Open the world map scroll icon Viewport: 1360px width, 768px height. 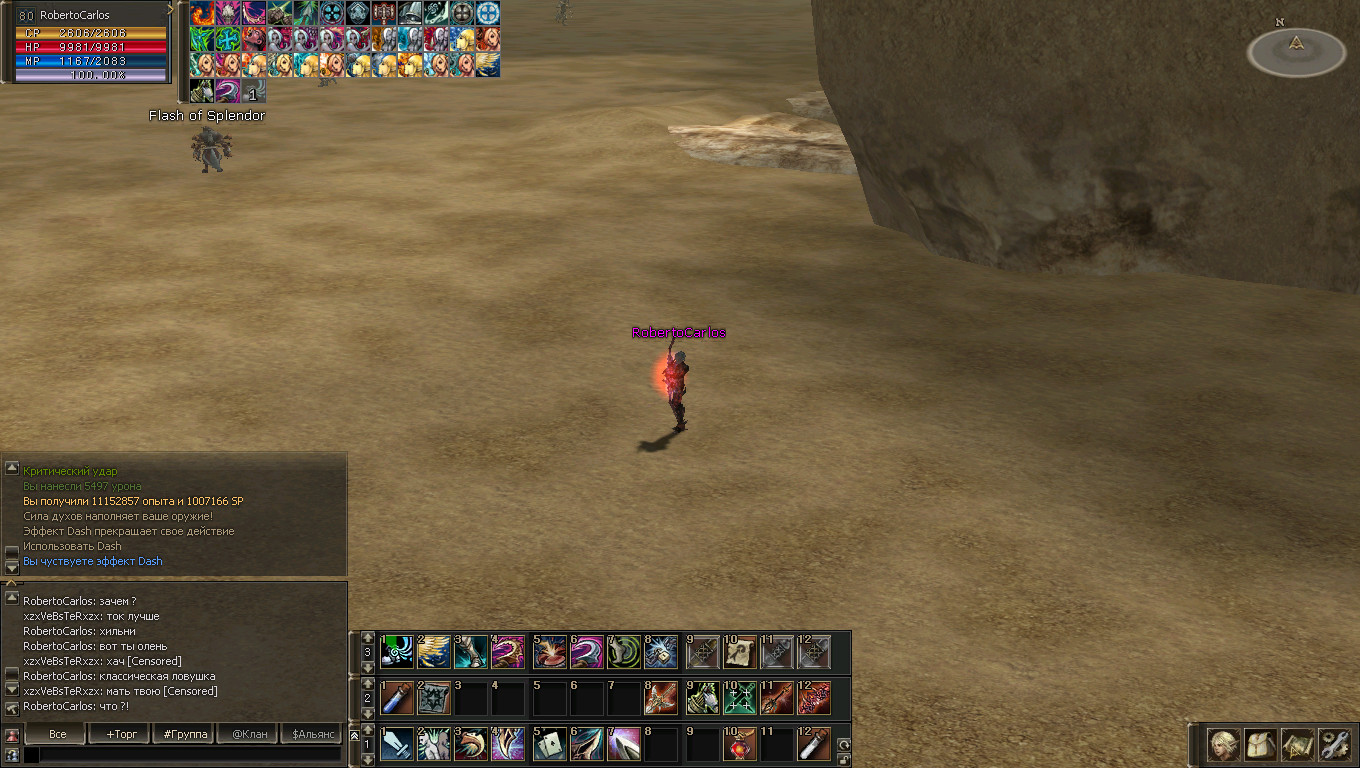(x=1298, y=744)
